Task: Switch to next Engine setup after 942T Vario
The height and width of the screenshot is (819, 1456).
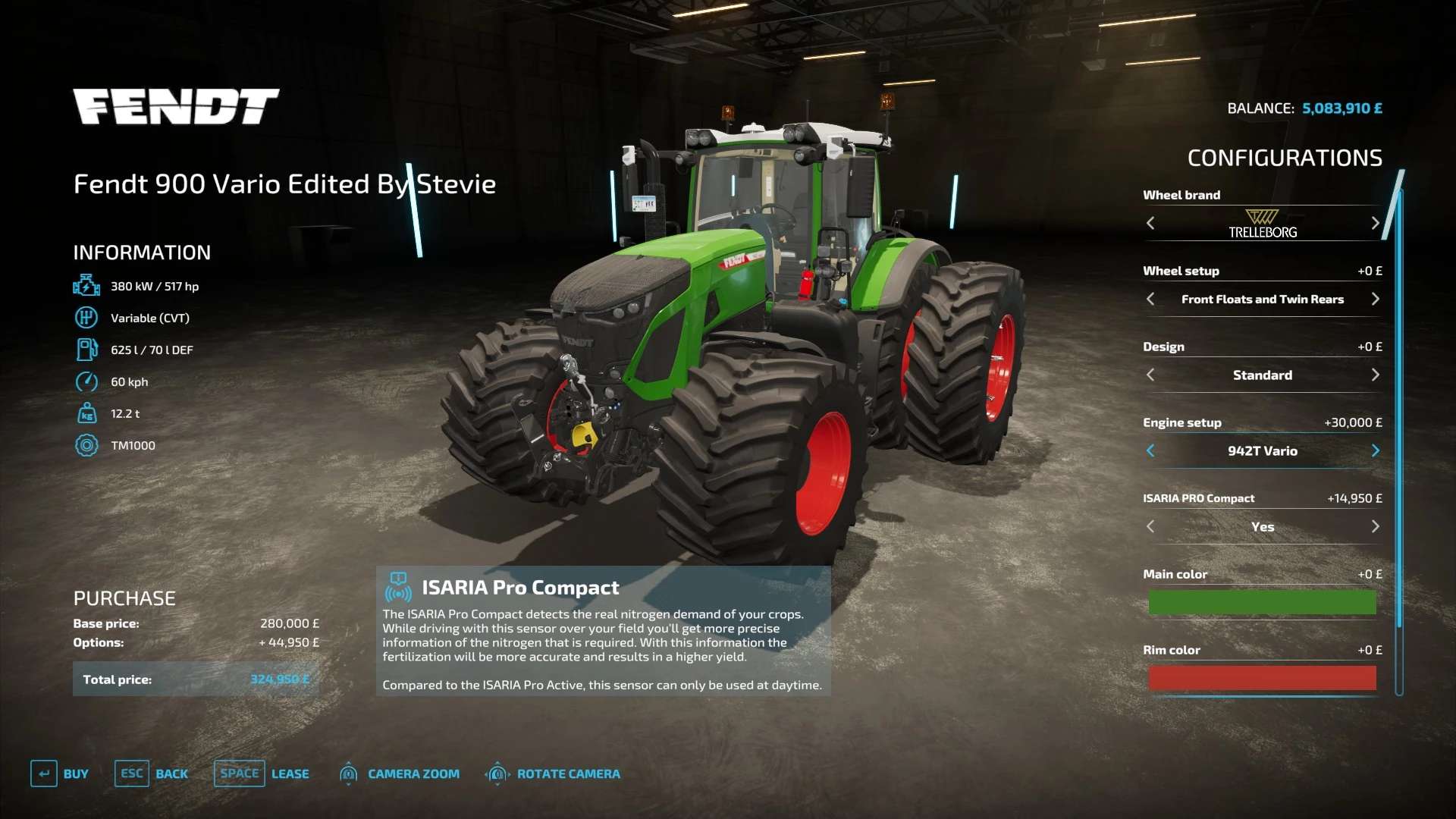Action: point(1375,450)
